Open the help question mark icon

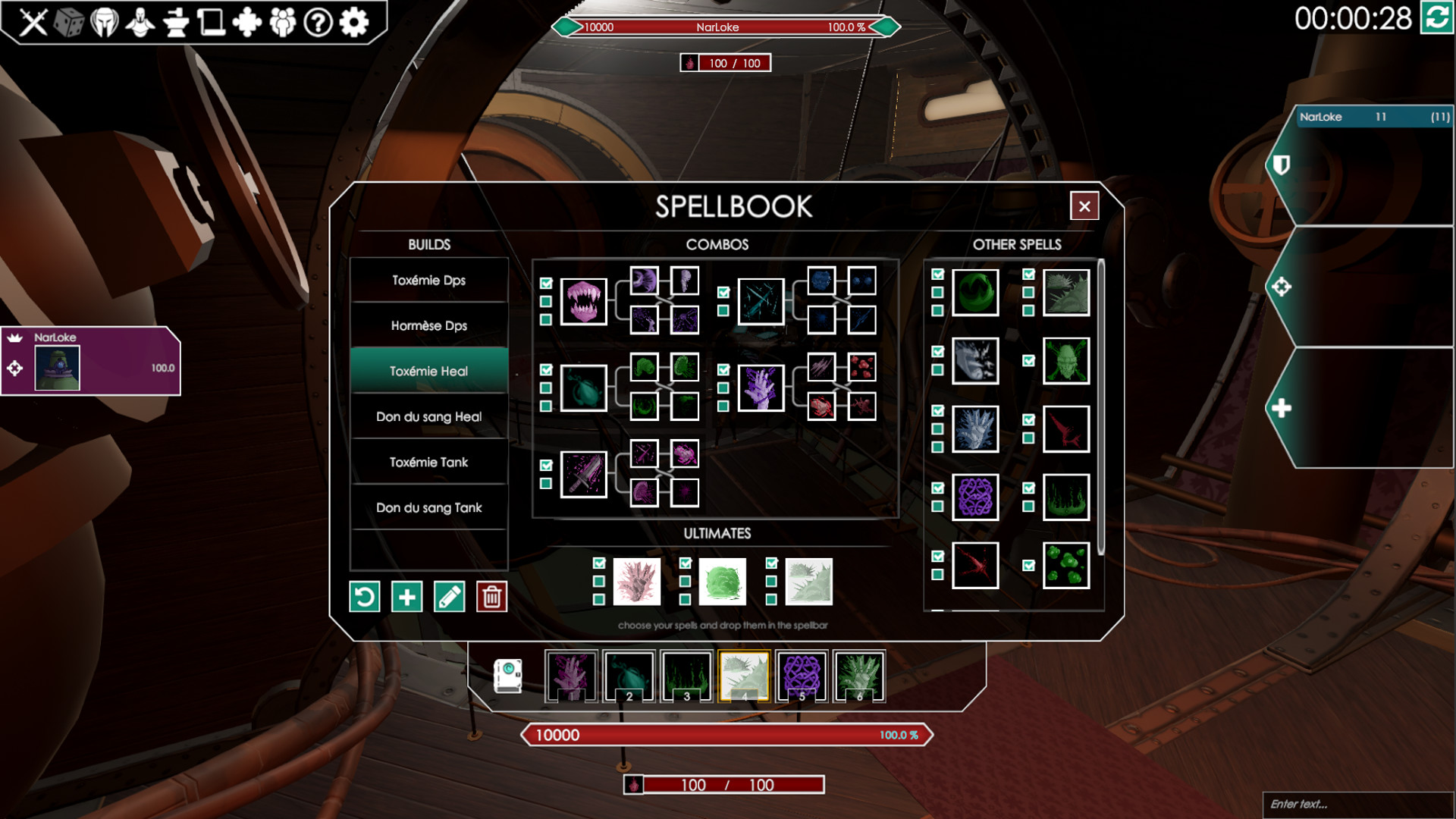318,22
